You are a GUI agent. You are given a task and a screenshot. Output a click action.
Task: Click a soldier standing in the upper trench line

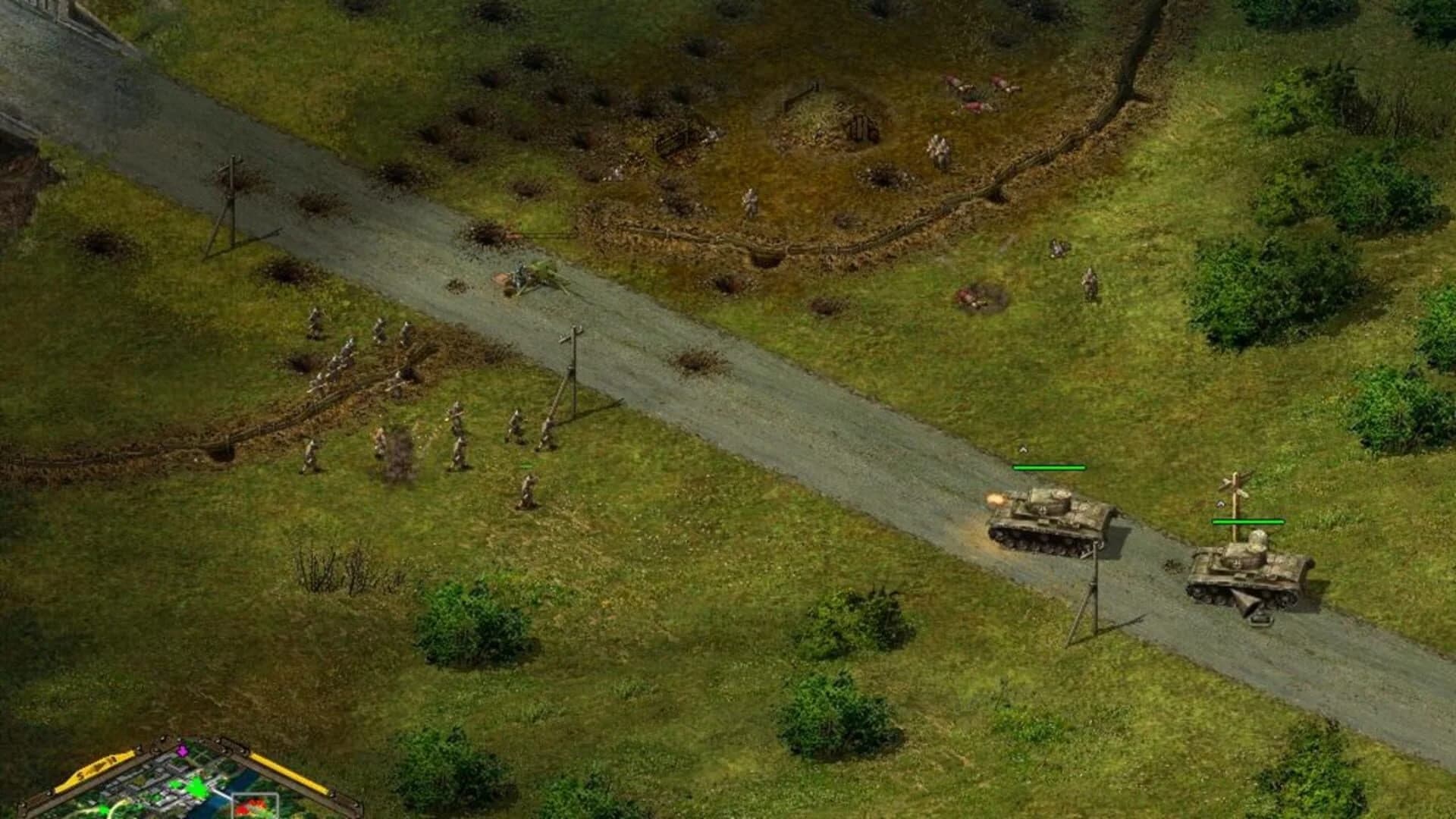pos(751,201)
